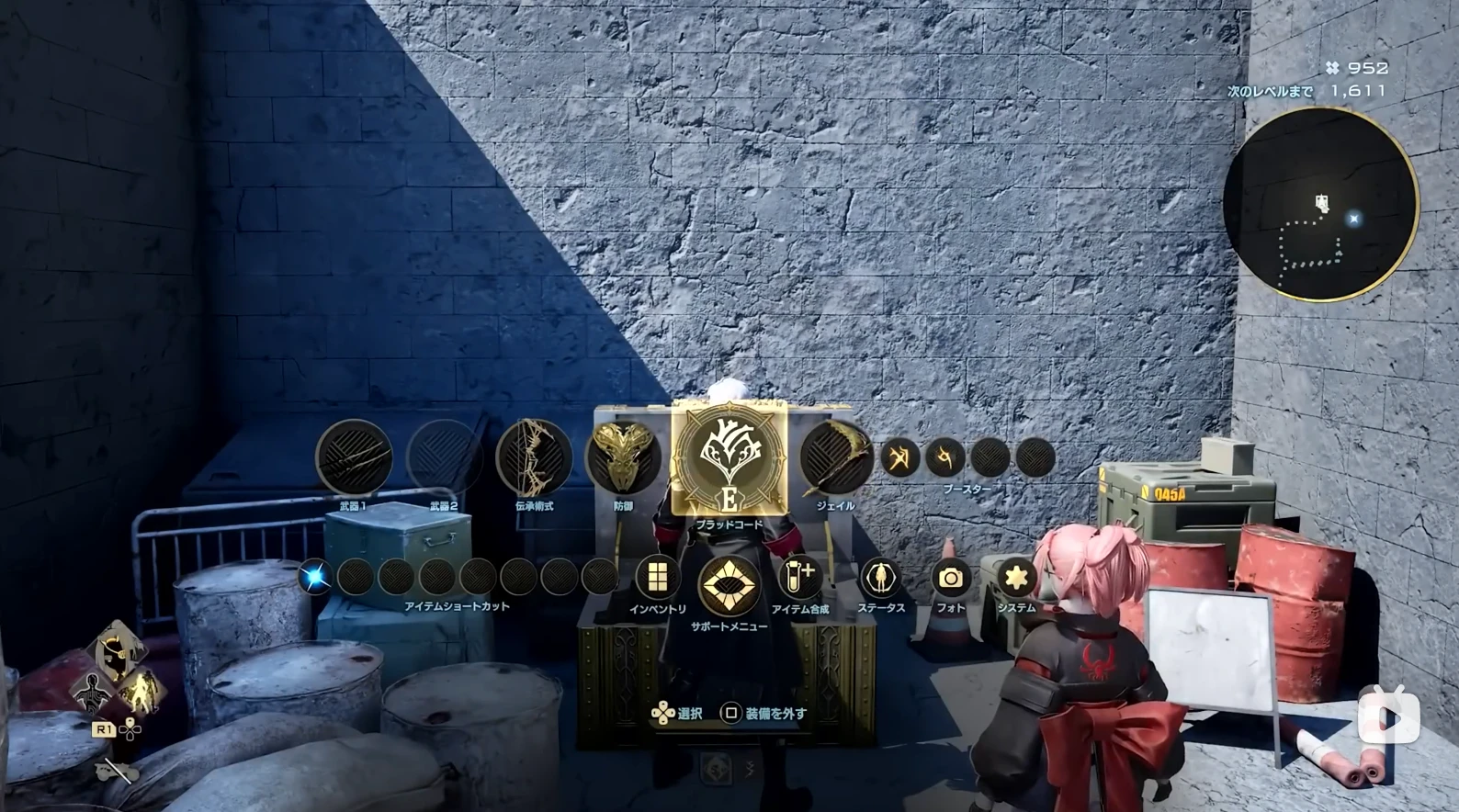Select the second equipped Booster rune icon
The image size is (1459, 812).
(x=945, y=457)
